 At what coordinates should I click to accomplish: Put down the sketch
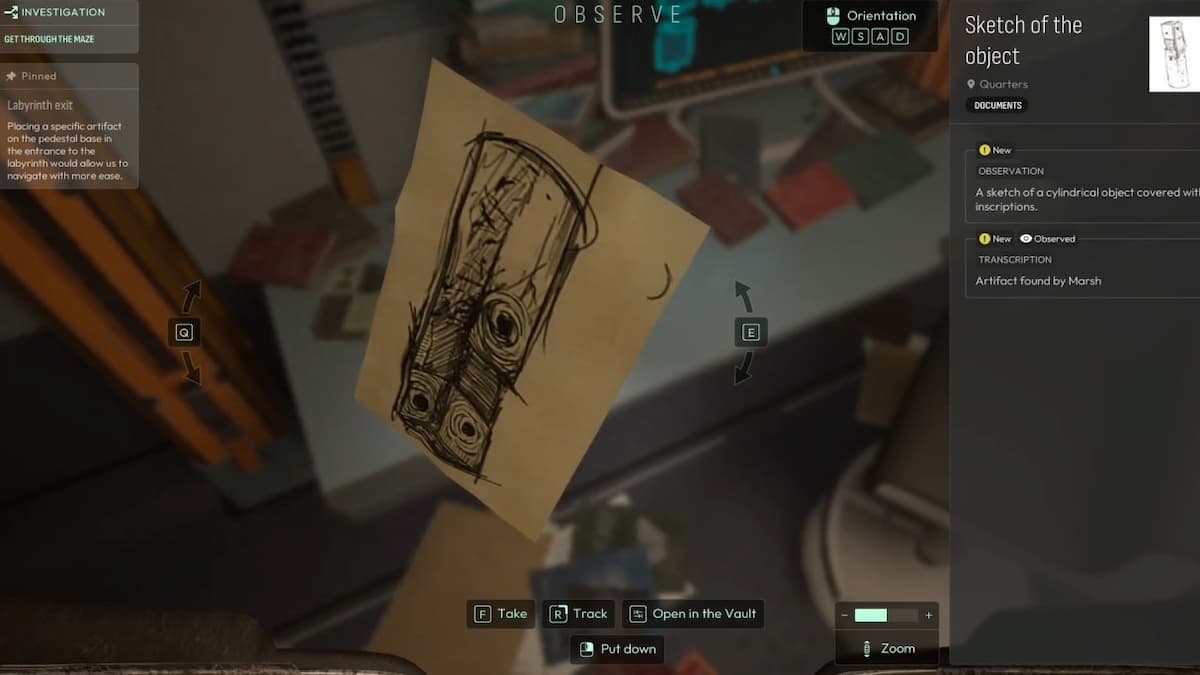click(x=617, y=649)
